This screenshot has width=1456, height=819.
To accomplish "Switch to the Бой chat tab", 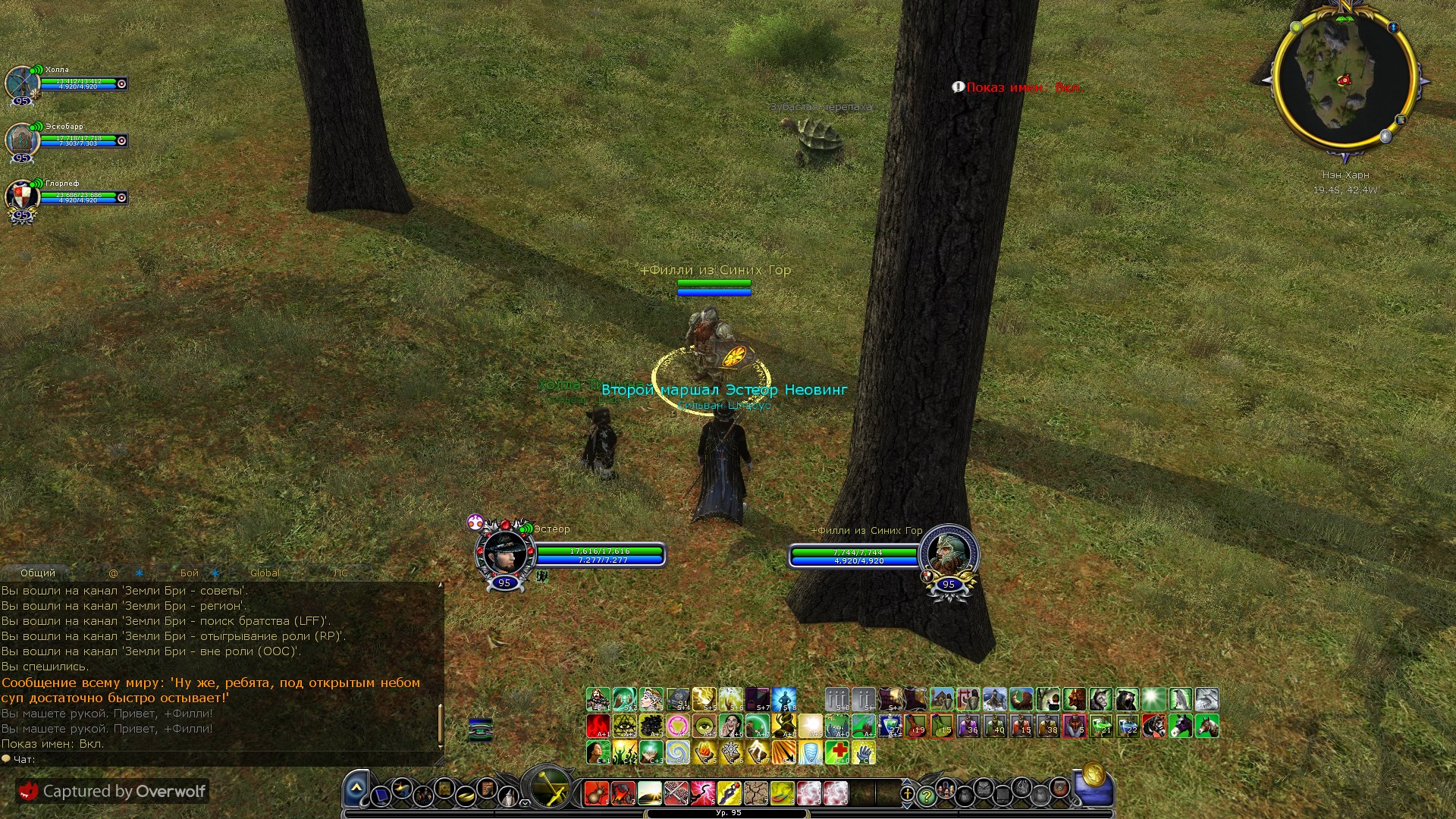I will pyautogui.click(x=190, y=573).
